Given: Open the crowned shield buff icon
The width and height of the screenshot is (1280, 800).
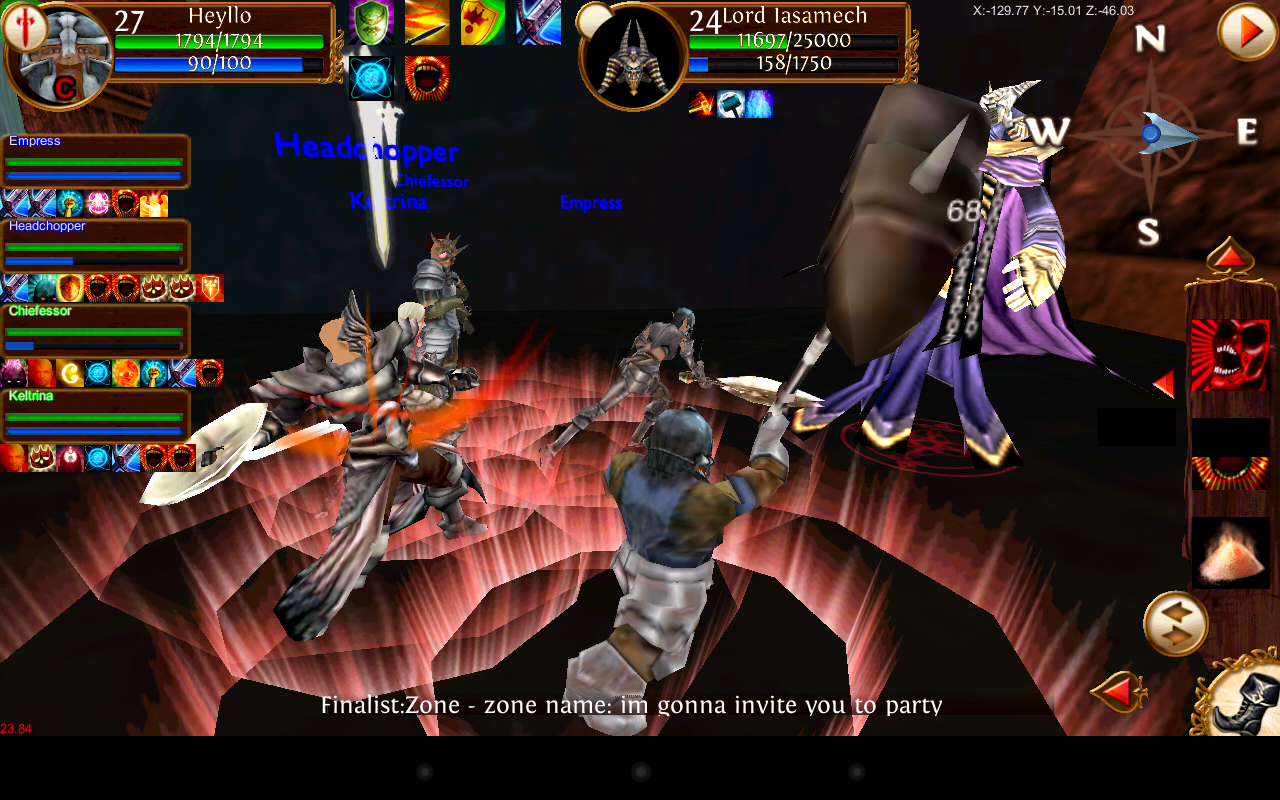Looking at the screenshot, I should (483, 22).
